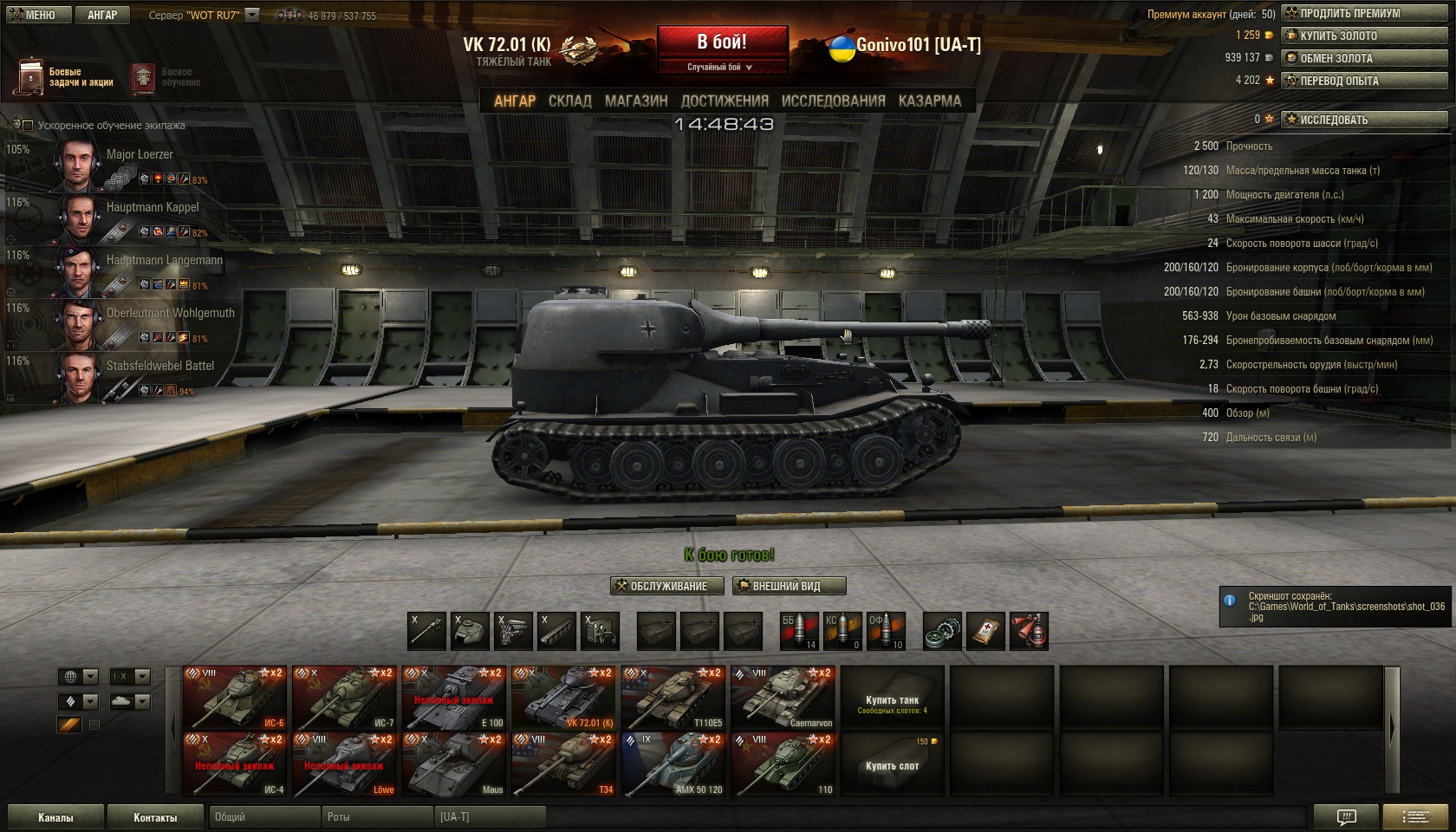
Task: Select the Maus tank in carousel
Action: click(455, 764)
